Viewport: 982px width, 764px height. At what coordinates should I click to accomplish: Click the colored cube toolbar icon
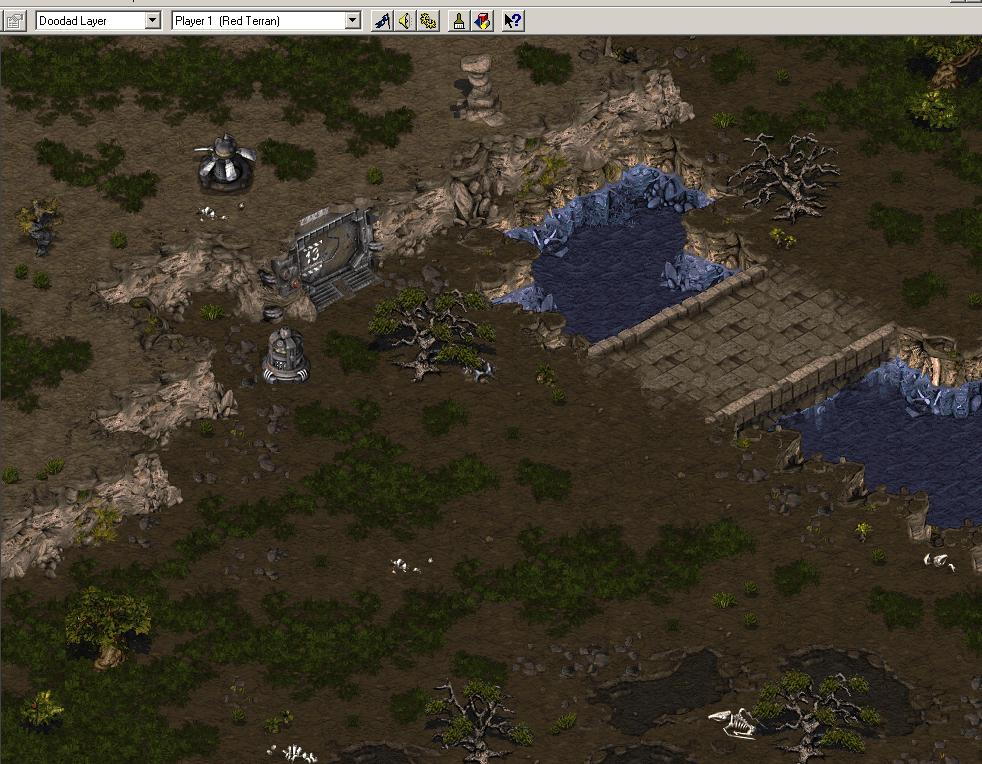(x=482, y=20)
